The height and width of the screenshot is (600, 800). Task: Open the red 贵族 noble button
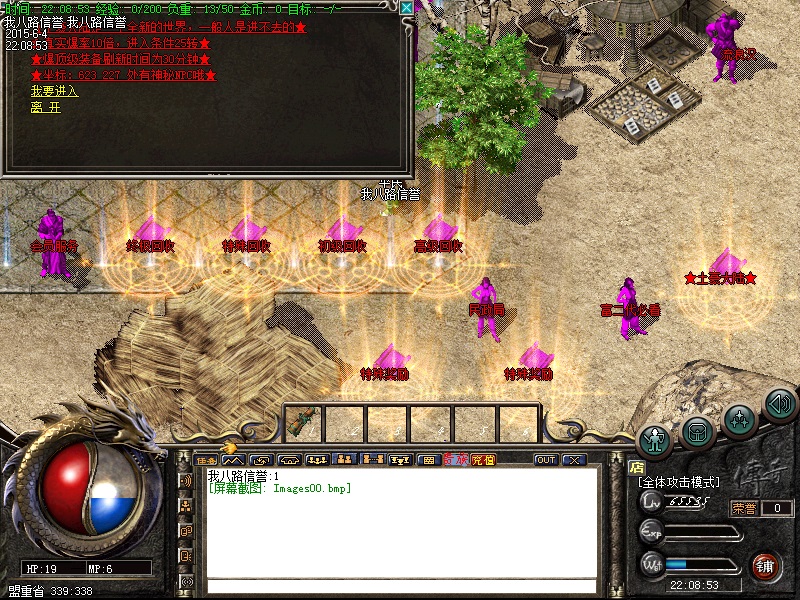click(x=456, y=460)
